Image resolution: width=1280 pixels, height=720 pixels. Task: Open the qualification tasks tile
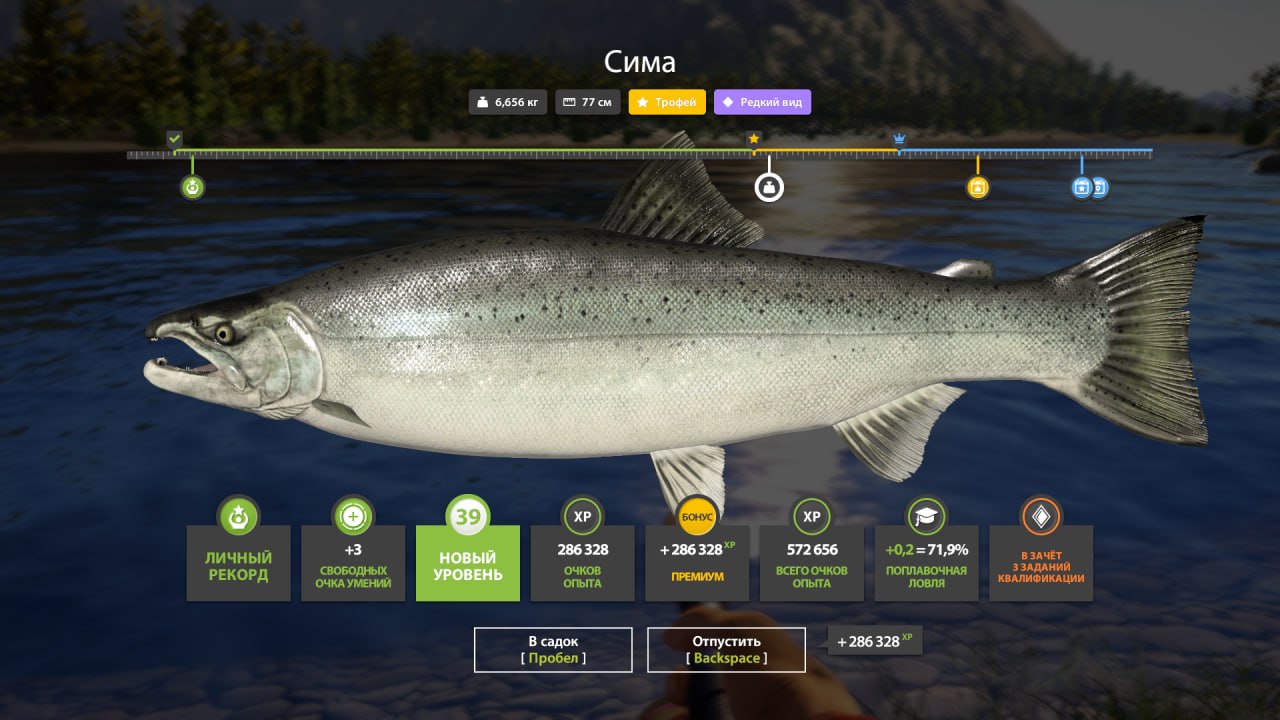tap(1040, 563)
